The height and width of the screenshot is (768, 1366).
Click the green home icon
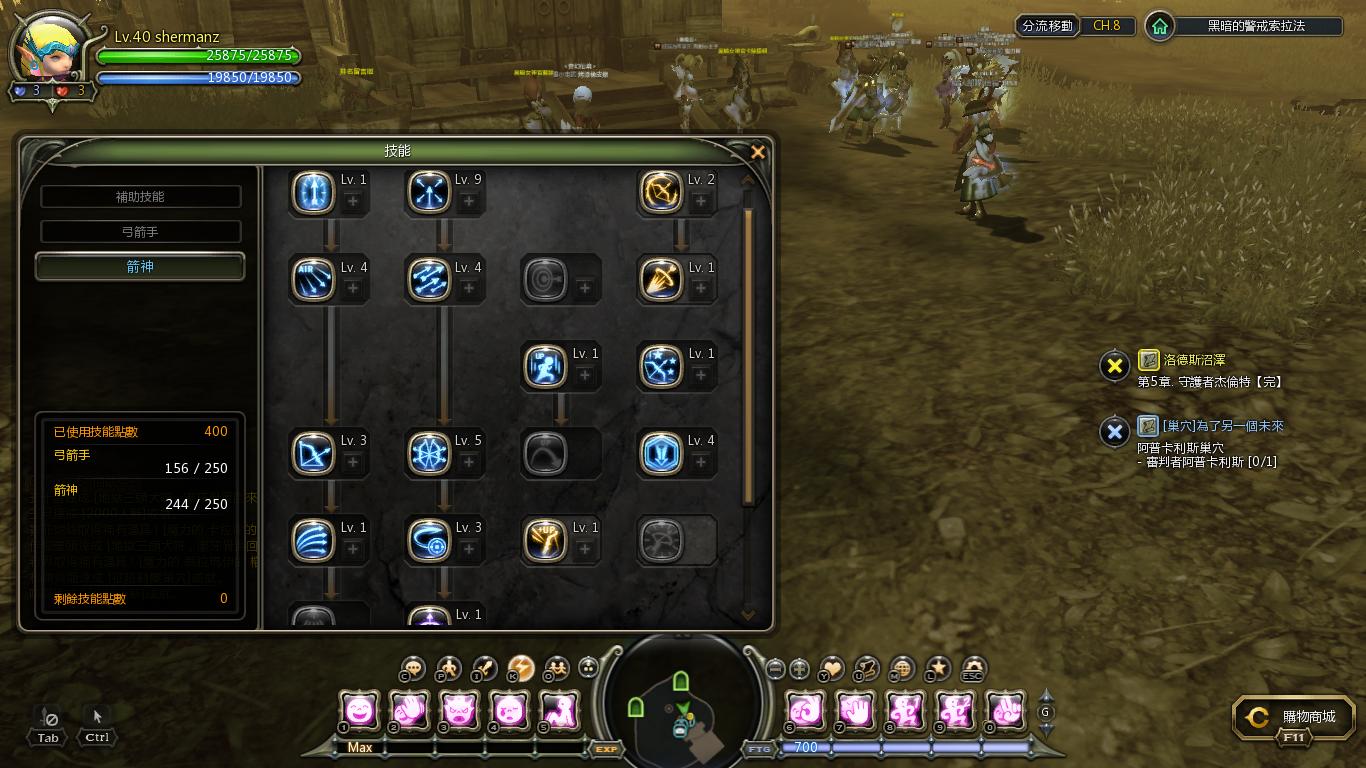tap(1160, 26)
